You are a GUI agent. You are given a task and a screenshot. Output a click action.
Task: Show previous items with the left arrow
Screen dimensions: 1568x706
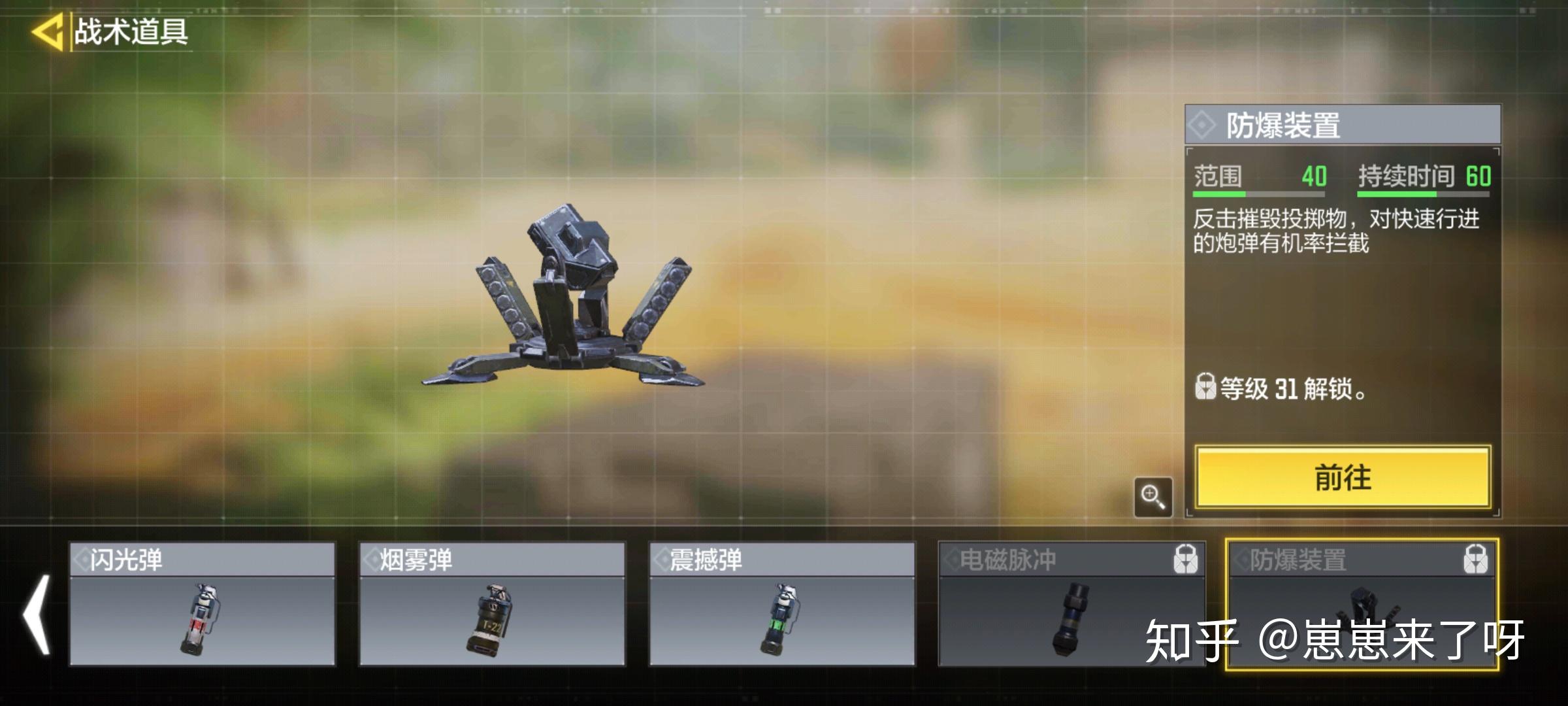[37, 614]
